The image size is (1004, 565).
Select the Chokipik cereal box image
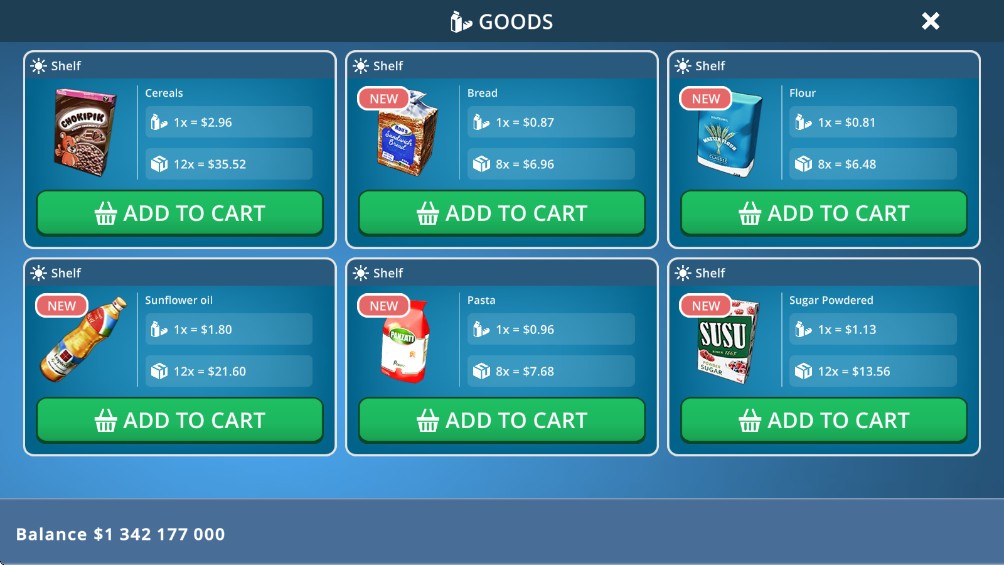click(82, 131)
